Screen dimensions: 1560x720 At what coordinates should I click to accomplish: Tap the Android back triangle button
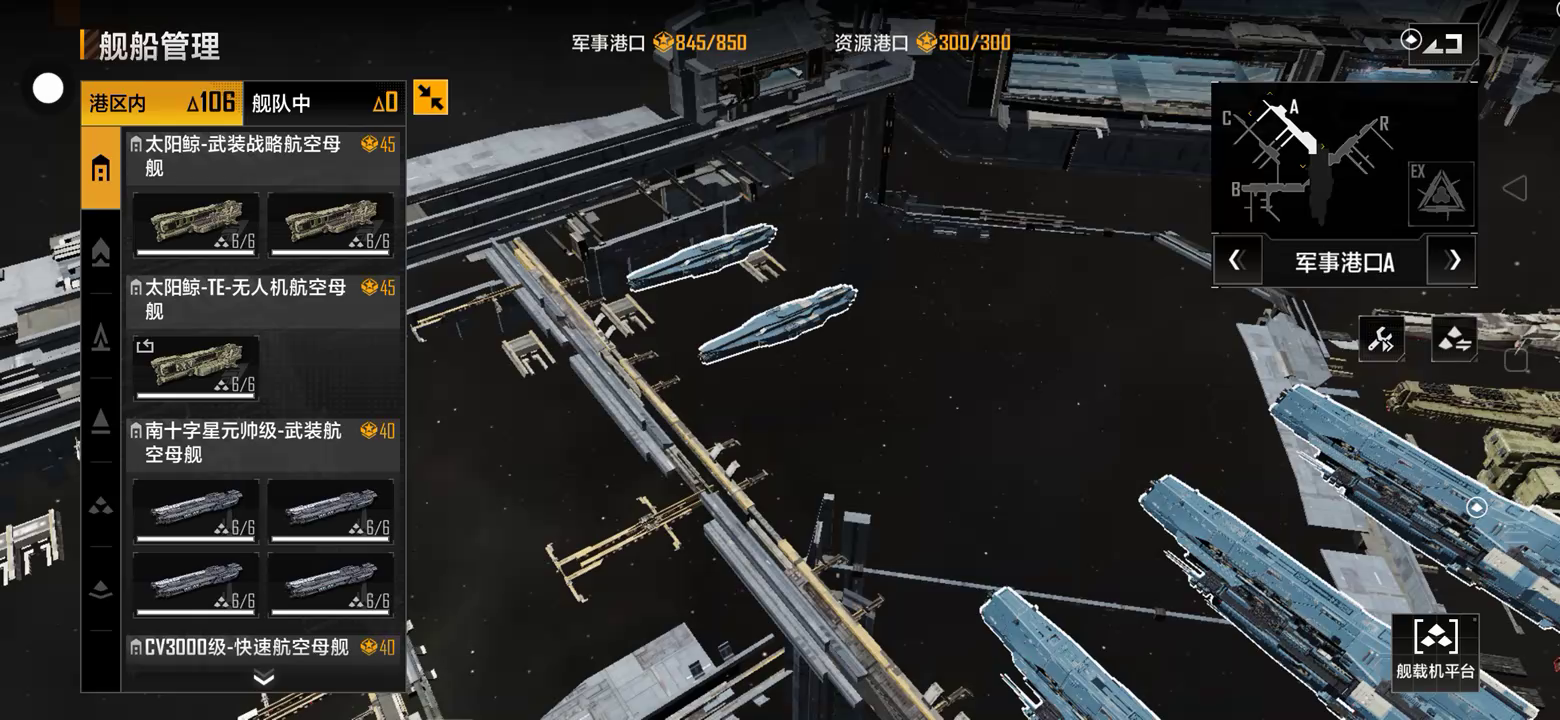[x=1515, y=188]
